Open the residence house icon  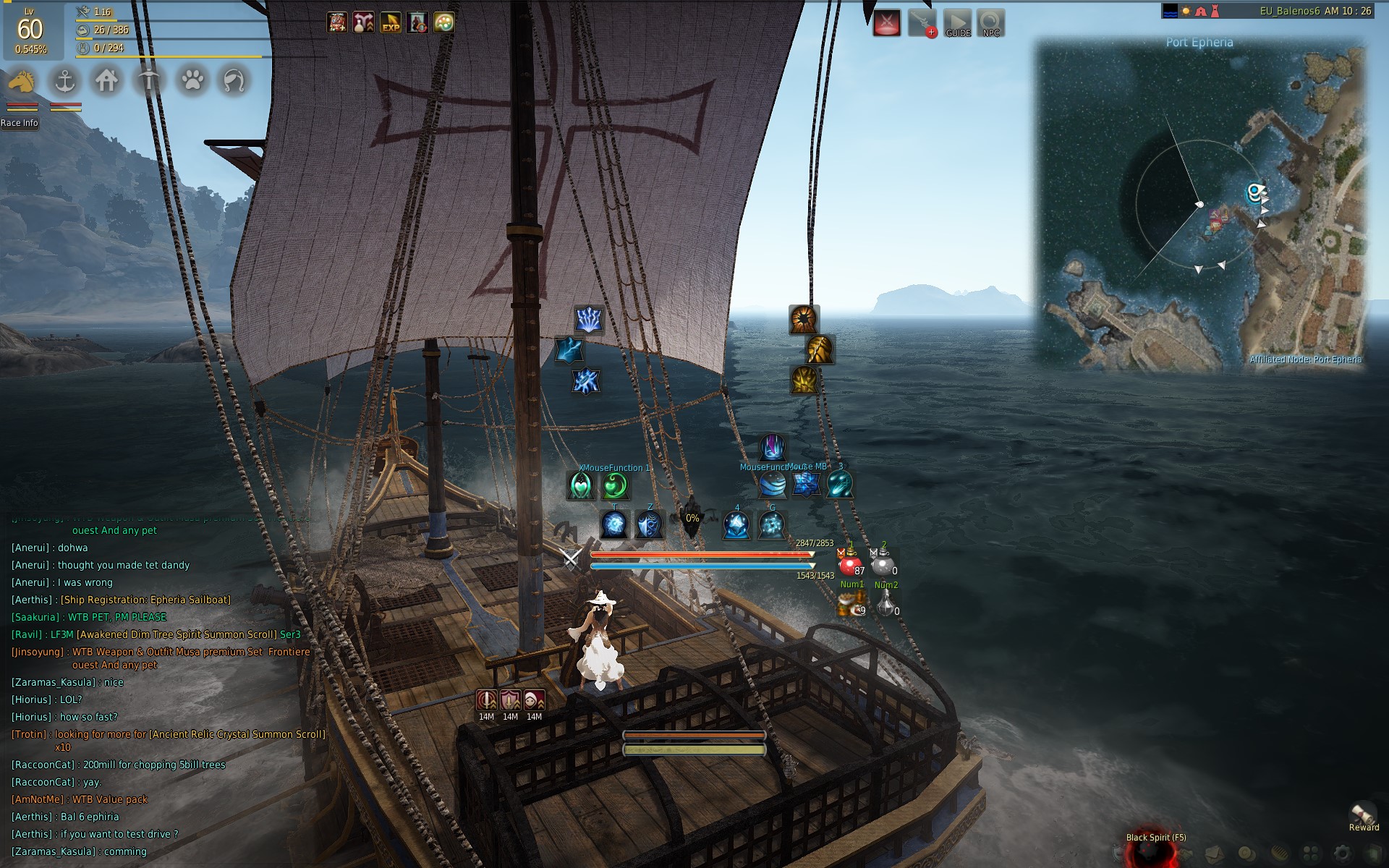click(x=107, y=81)
